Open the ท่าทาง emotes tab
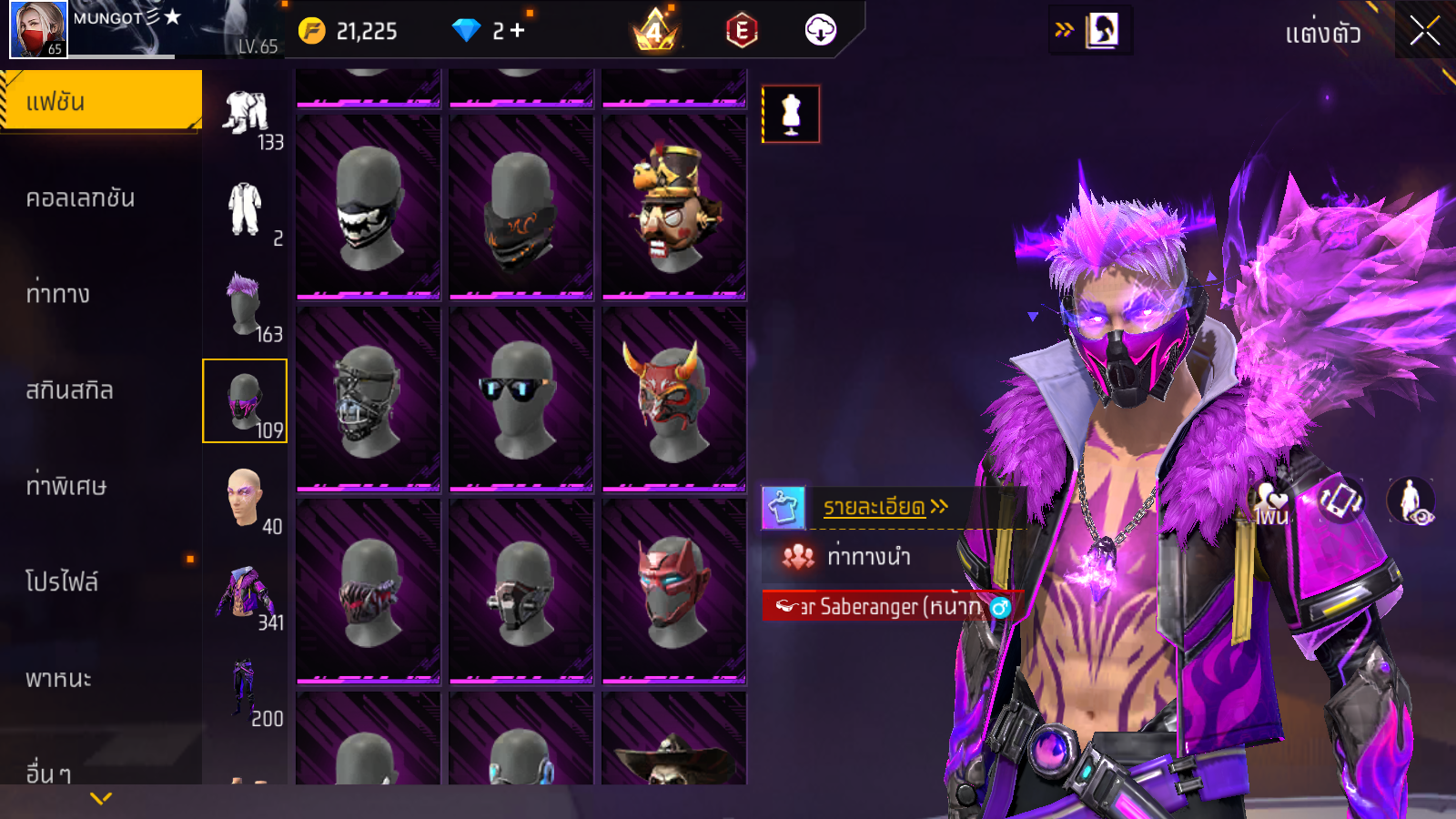 click(x=58, y=294)
